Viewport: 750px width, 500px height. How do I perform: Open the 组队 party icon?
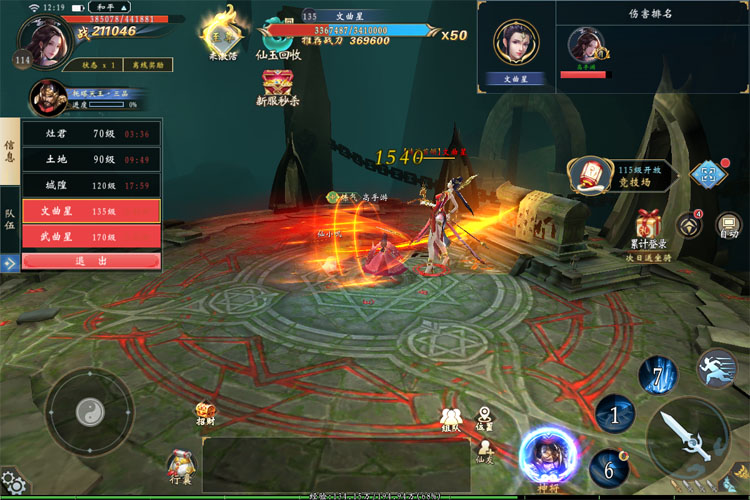pos(450,419)
